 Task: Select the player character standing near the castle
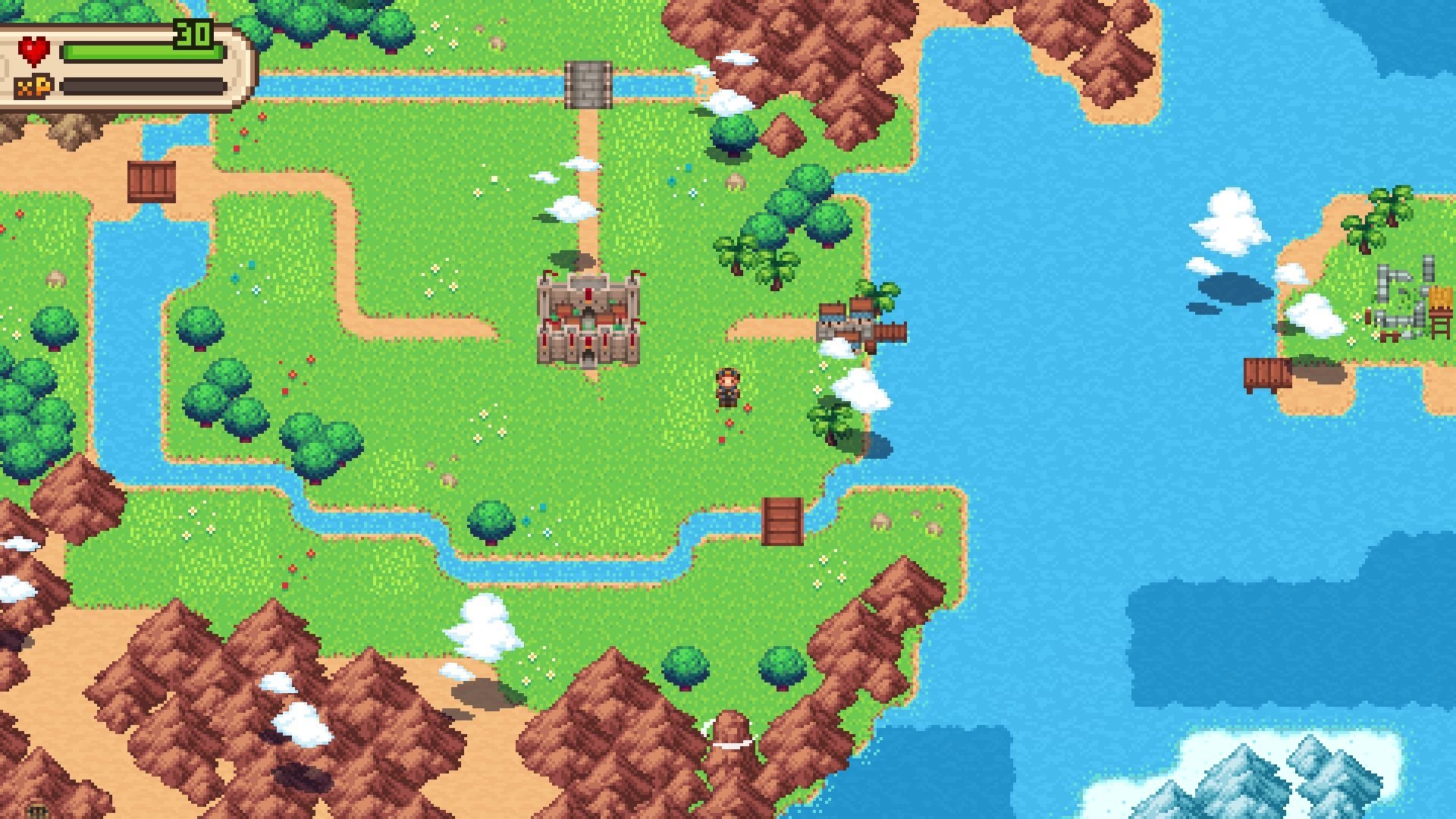[728, 388]
